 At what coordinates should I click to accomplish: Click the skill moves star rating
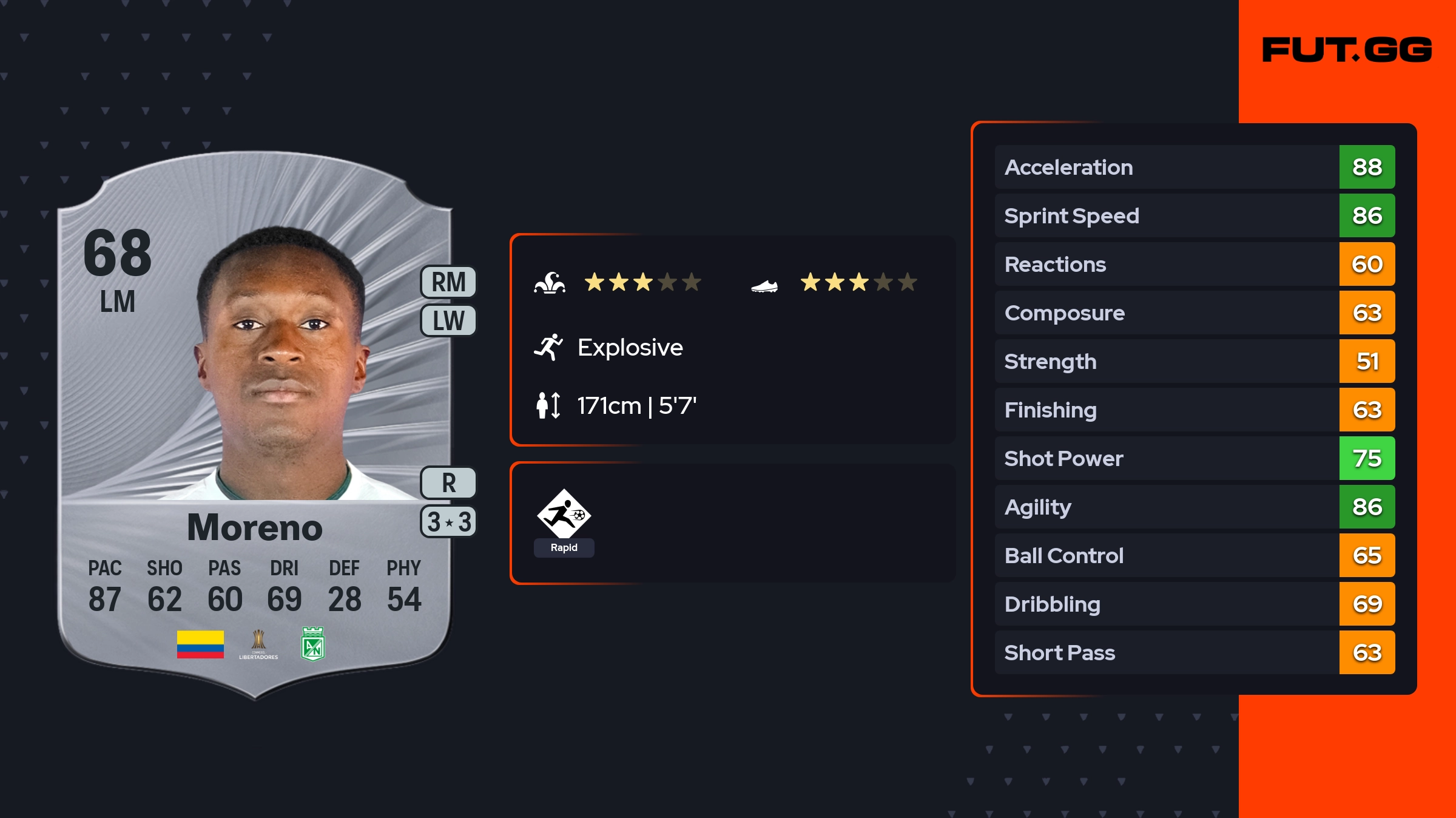pyautogui.click(x=642, y=282)
